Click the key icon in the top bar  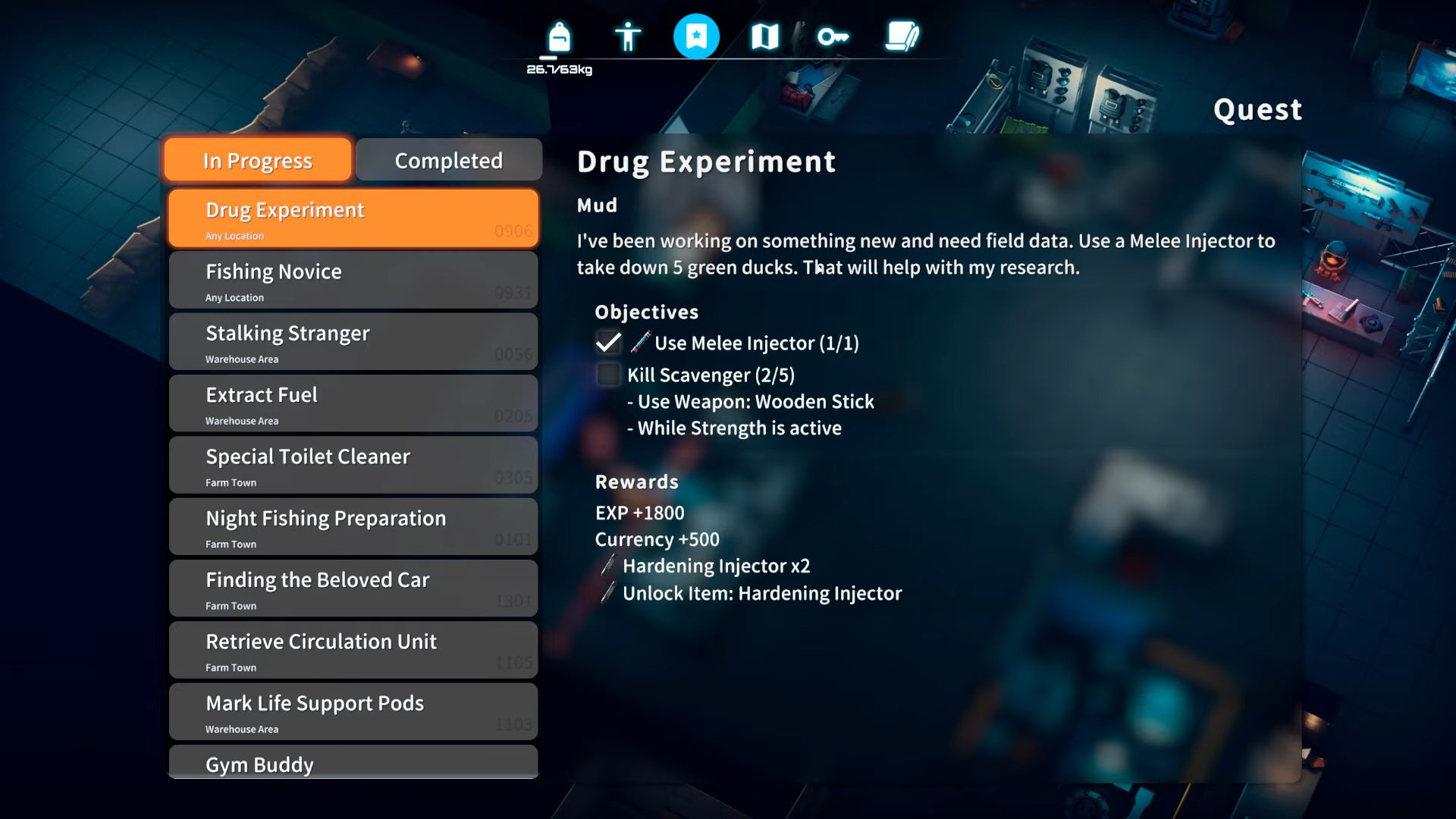(833, 36)
